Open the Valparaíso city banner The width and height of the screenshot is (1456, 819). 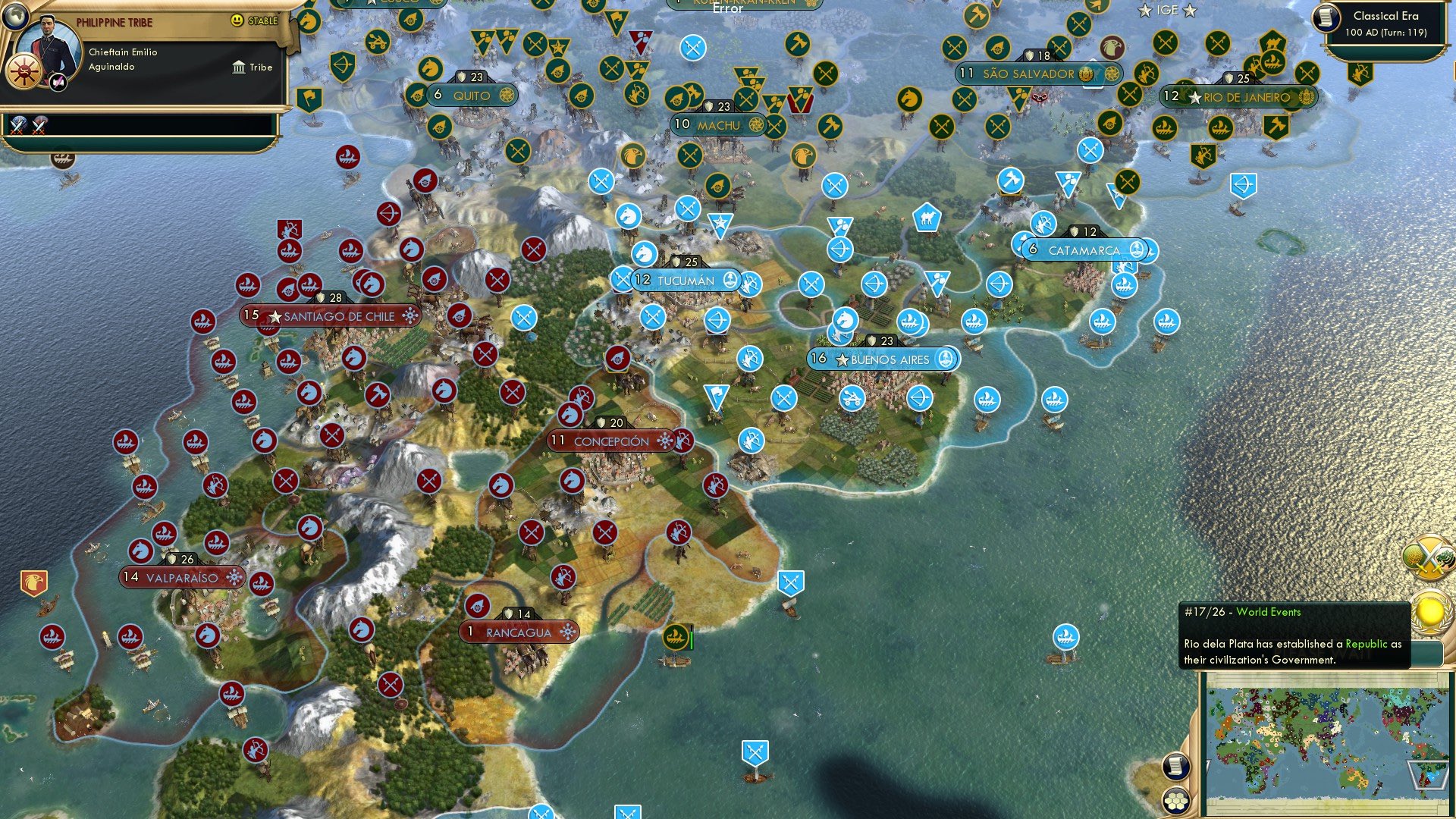pyautogui.click(x=182, y=576)
